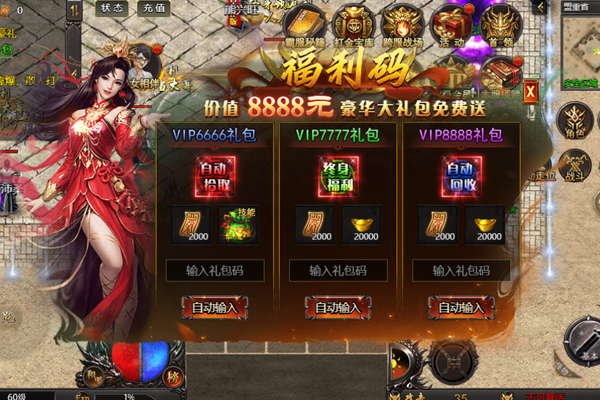Open the 状态 status button
This screenshot has height=400, width=600.
click(113, 7)
